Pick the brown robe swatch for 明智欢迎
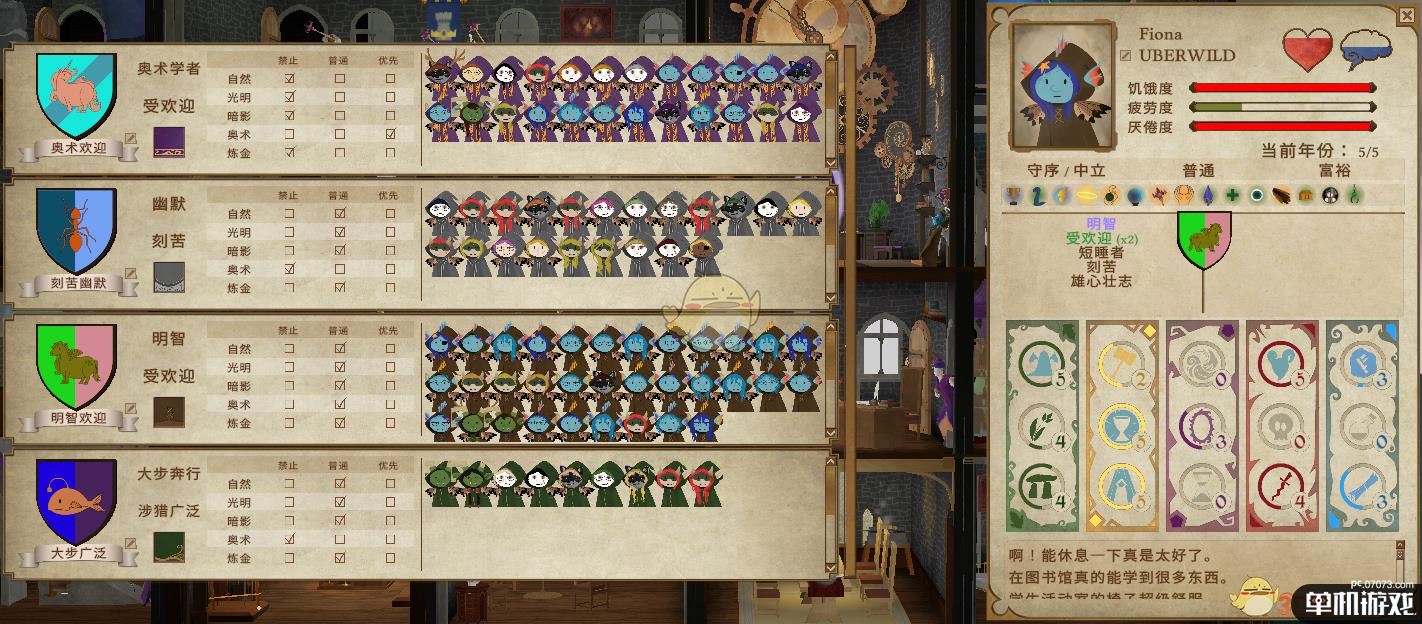1422x624 pixels. [168, 411]
